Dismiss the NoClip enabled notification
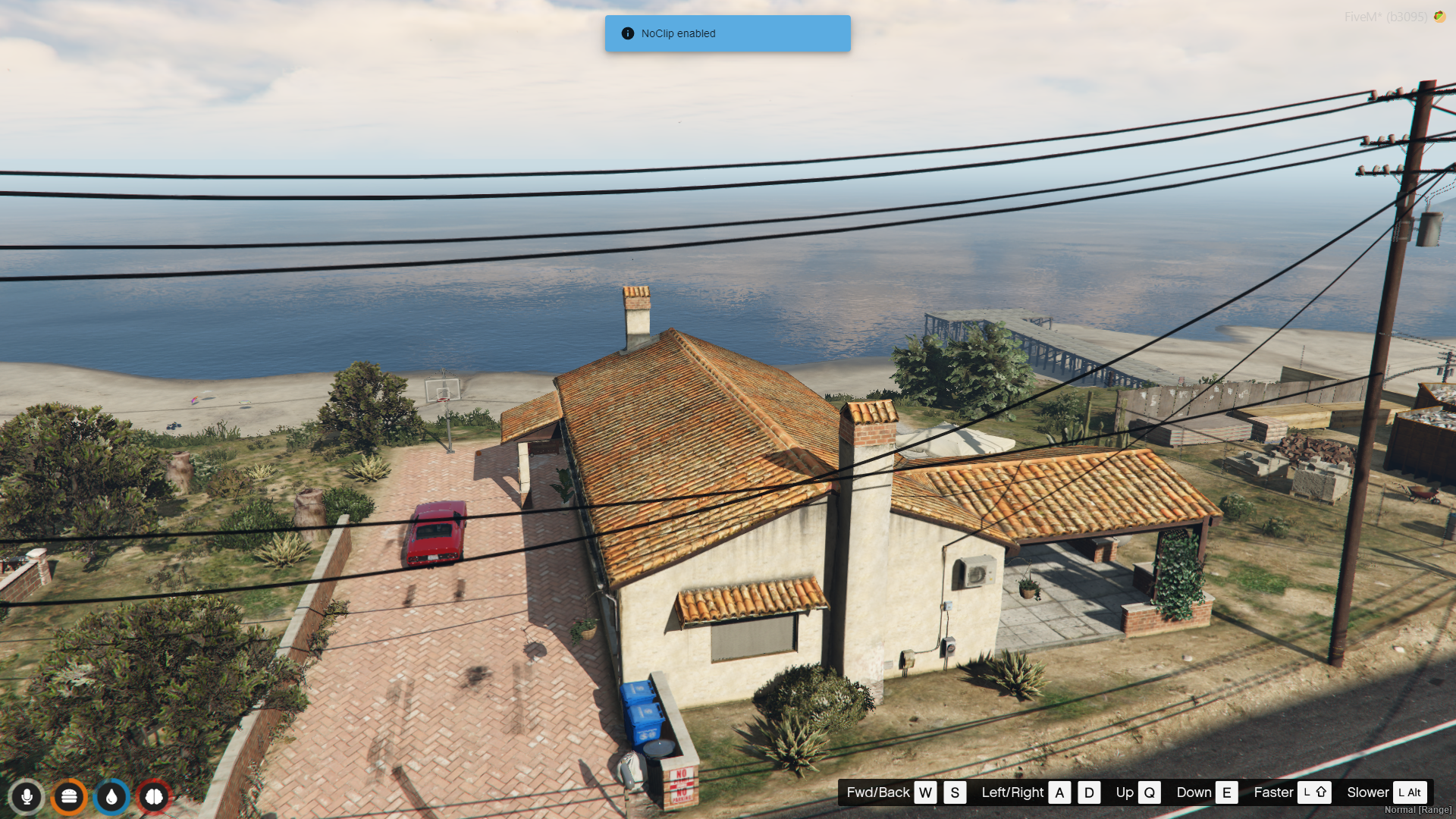This screenshot has height=819, width=1456. pos(727,33)
